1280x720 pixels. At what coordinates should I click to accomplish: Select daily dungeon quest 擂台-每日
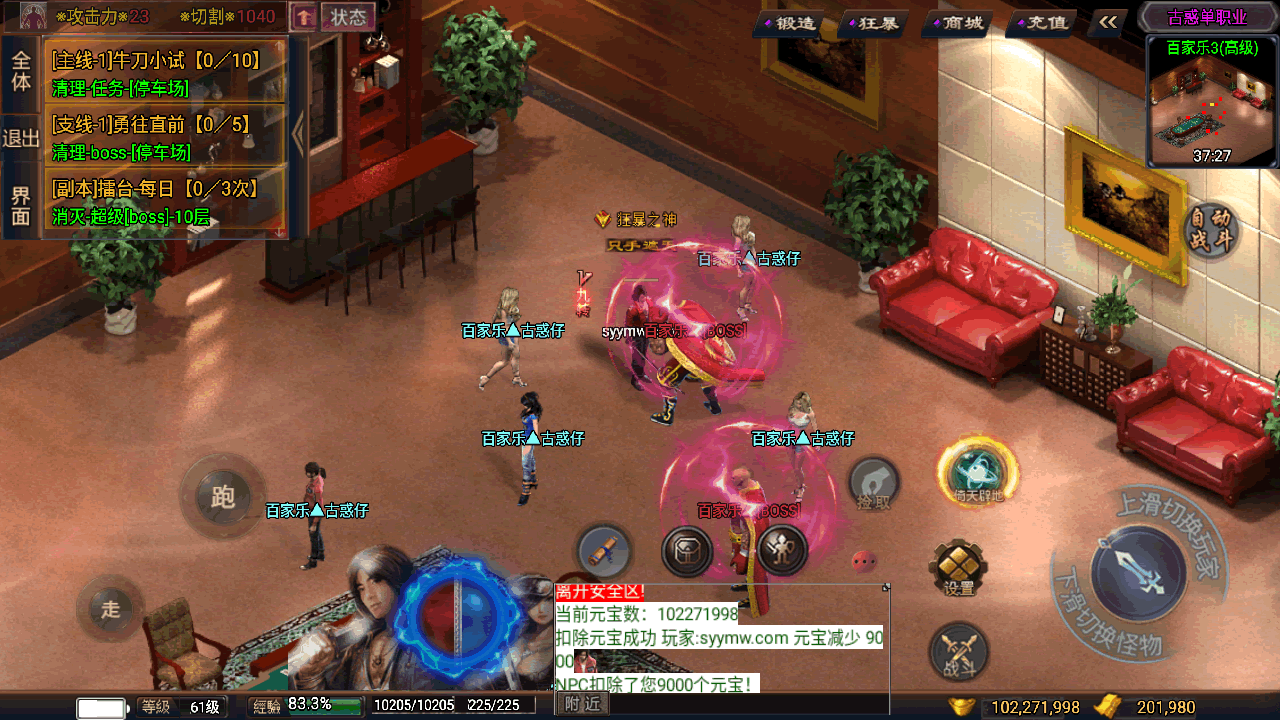165,202
